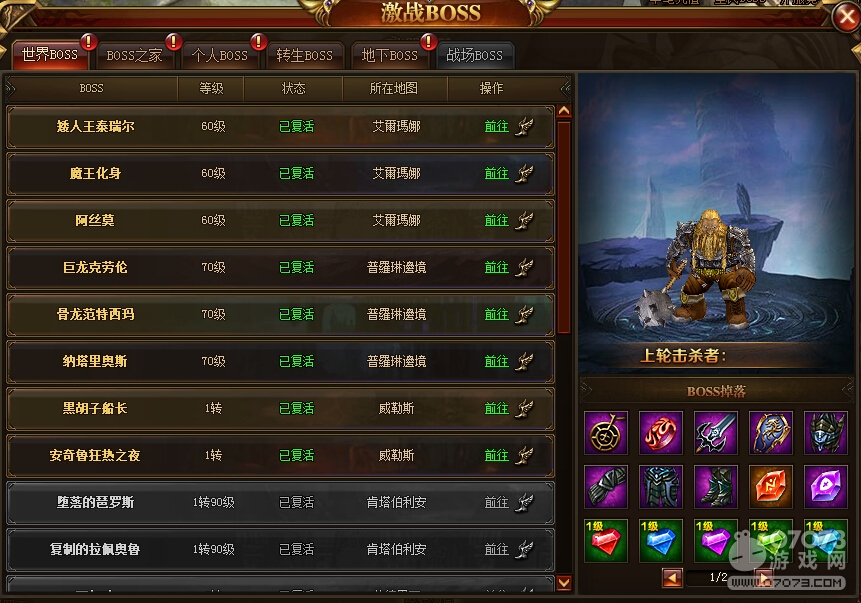861x603 pixels.
Task: Travel to 纳塔里奥斯 using 前往
Action: click(x=497, y=362)
